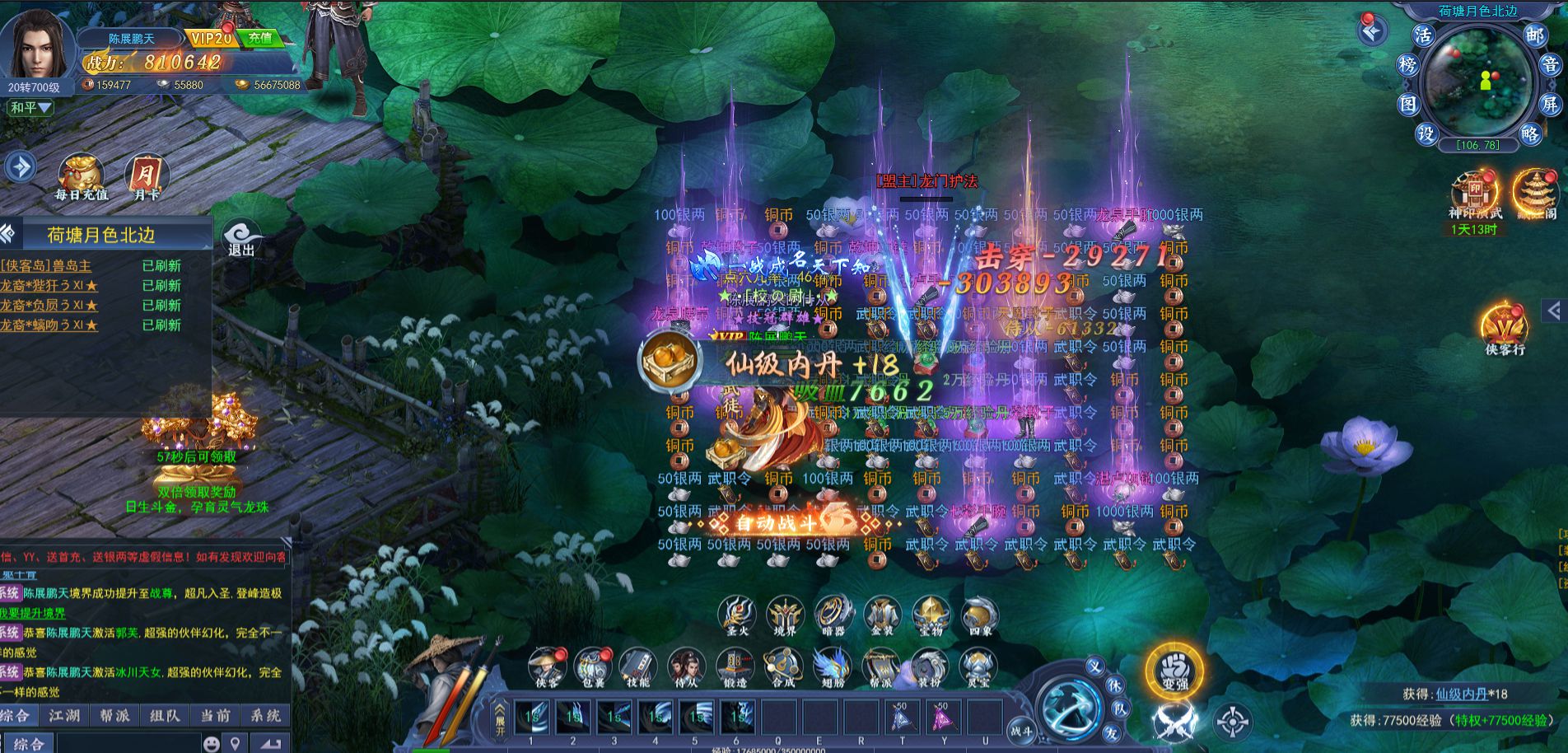Open the 锻造 forging menu
Image resolution: width=1568 pixels, height=753 pixels.
(x=735, y=666)
